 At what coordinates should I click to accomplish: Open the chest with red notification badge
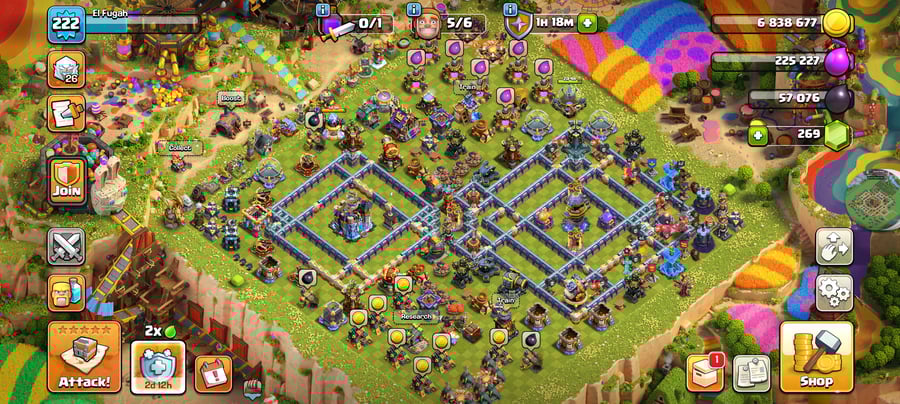(x=705, y=372)
